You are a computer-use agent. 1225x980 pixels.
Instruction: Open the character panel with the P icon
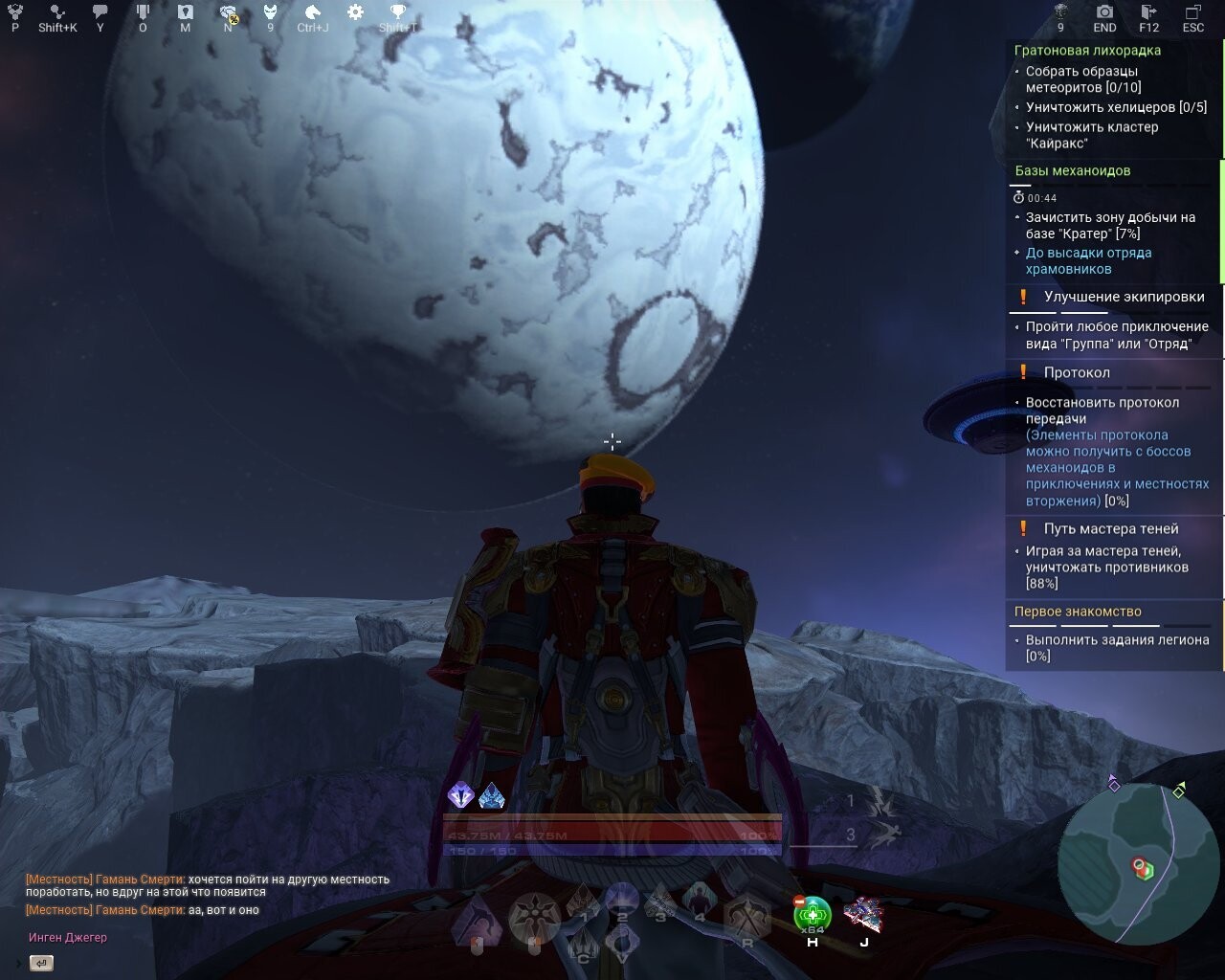click(13, 12)
